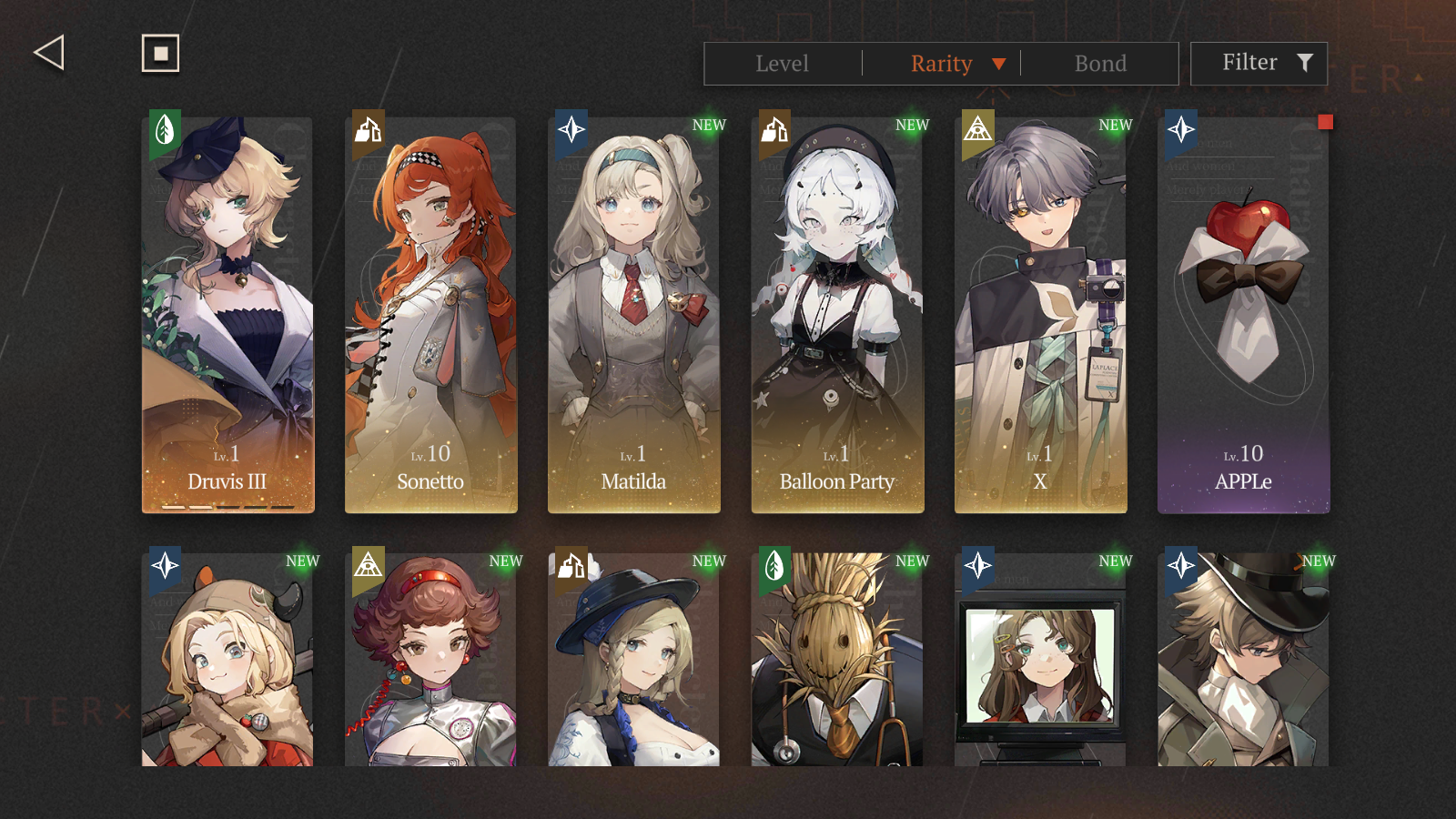Click the Intellect affinity icon on X's card
Image resolution: width=1456 pixels, height=819 pixels.
tap(974, 132)
